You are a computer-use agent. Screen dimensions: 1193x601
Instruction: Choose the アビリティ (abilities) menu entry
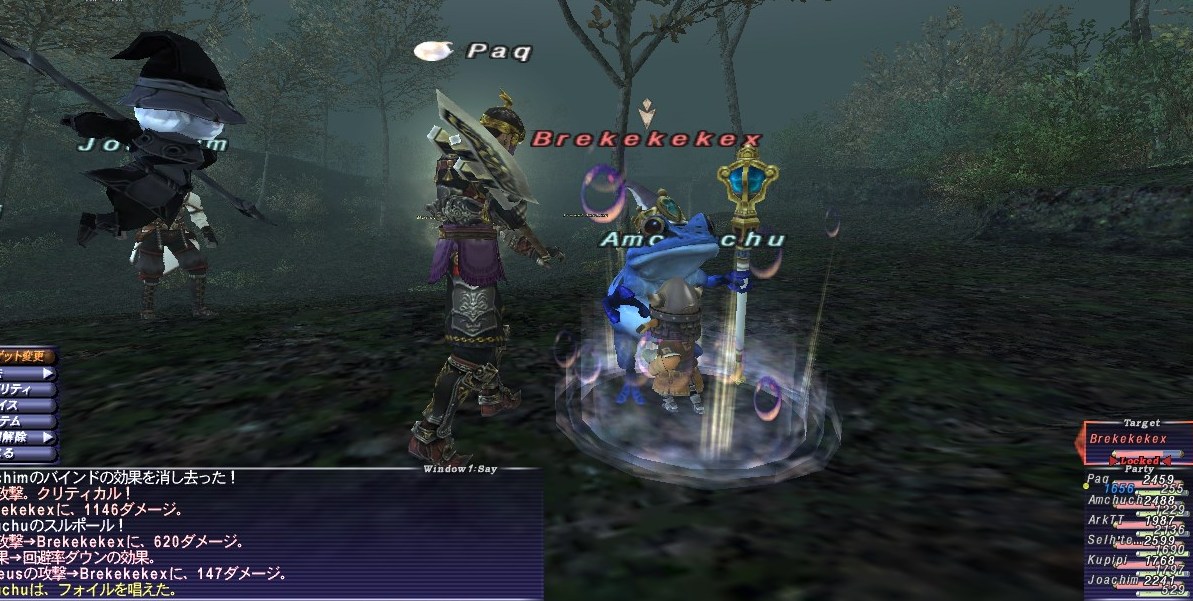[x=27, y=389]
